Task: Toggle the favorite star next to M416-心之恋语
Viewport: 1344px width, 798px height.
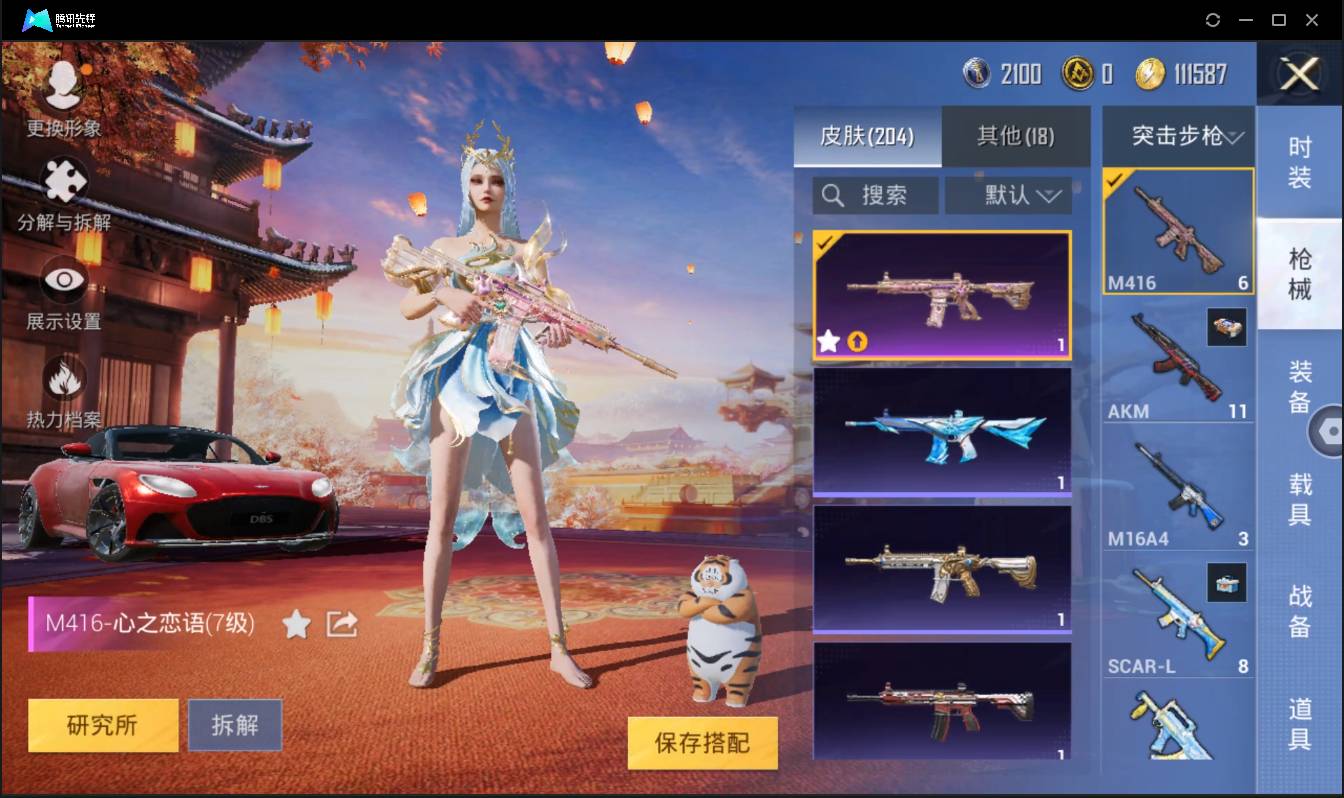Action: (x=296, y=622)
